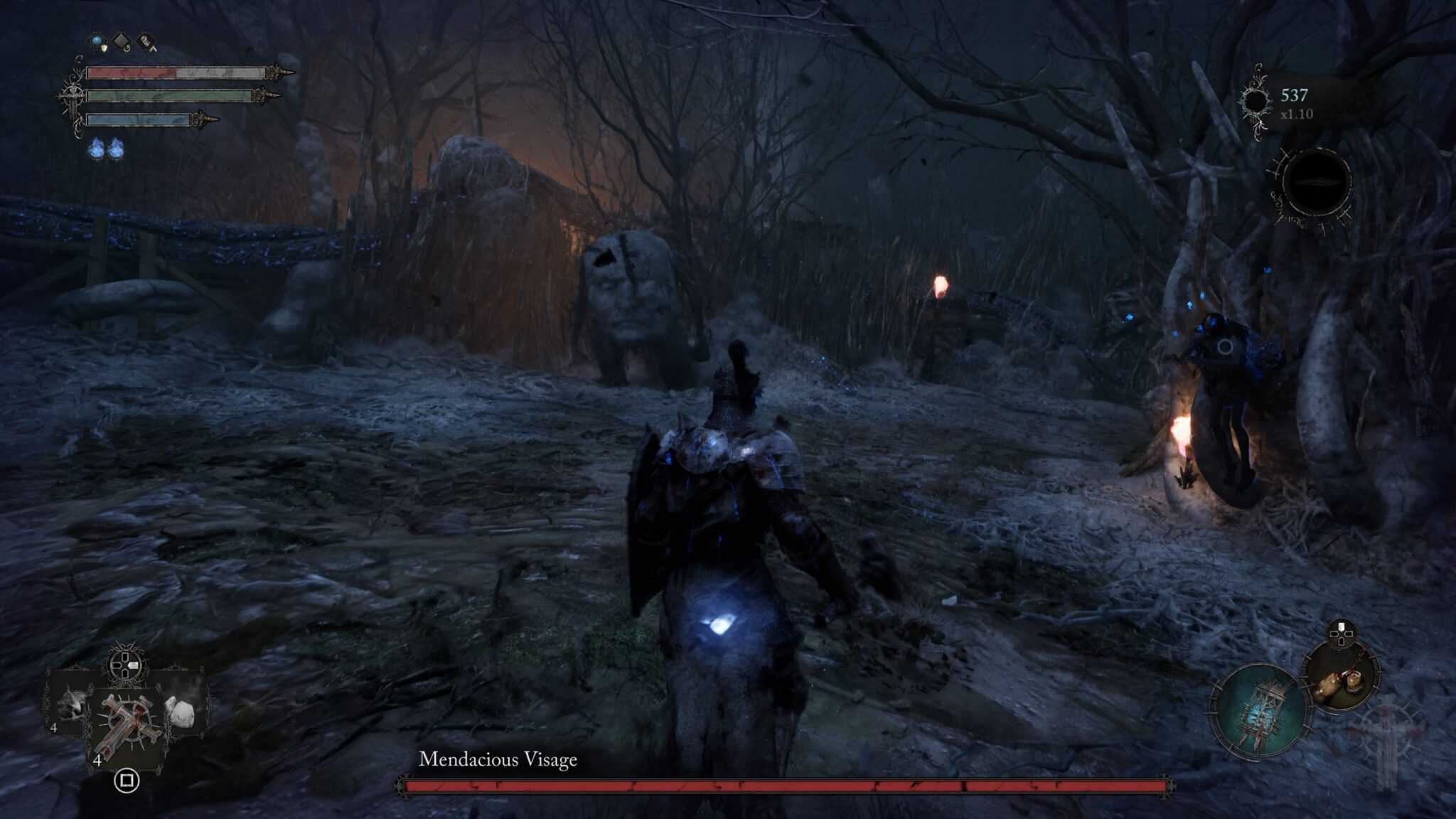Click the Umbral eye indicator top right
Screen dimensions: 1456x819
(x=1316, y=182)
